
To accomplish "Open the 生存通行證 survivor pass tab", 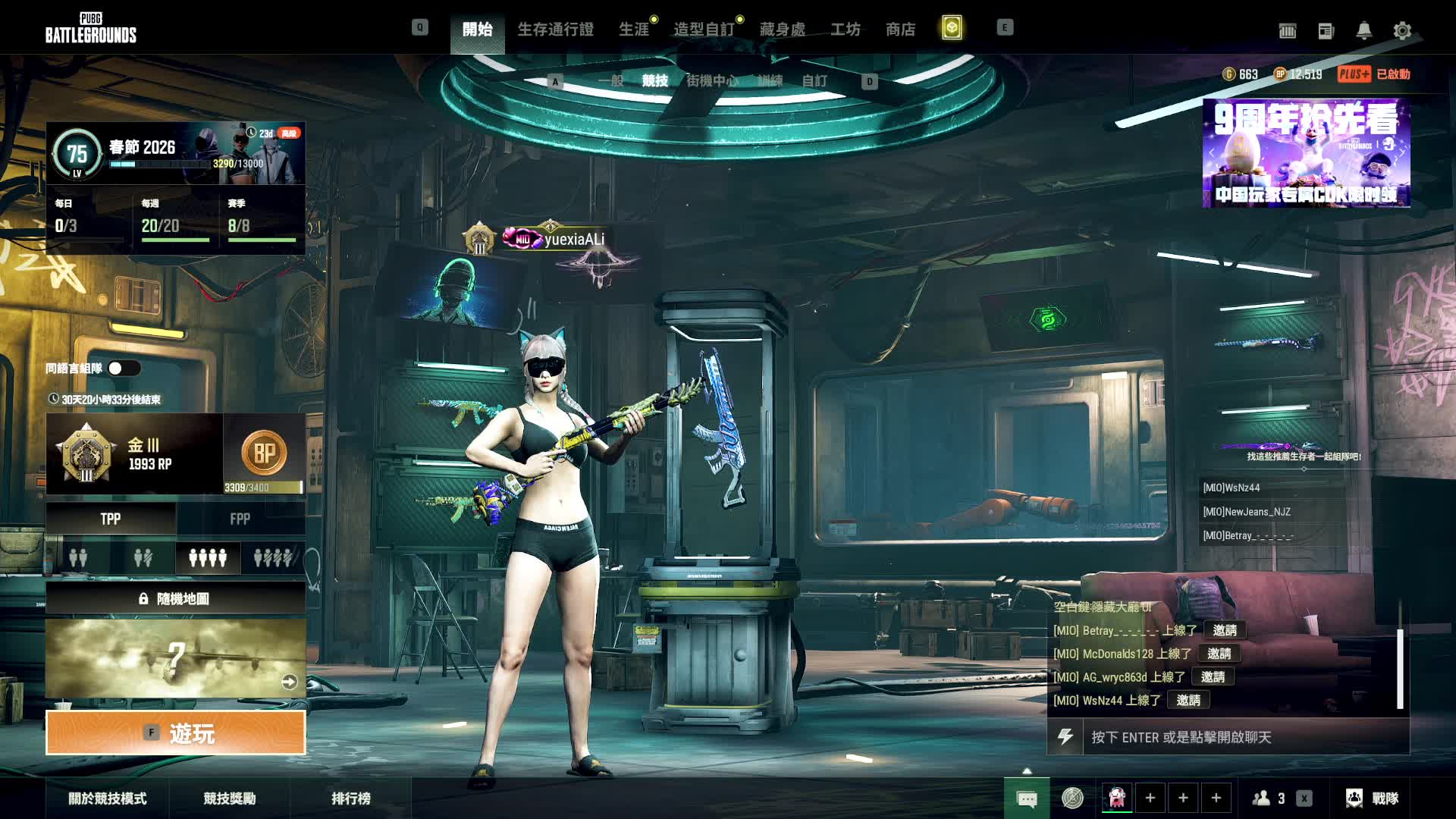I will 555,30.
